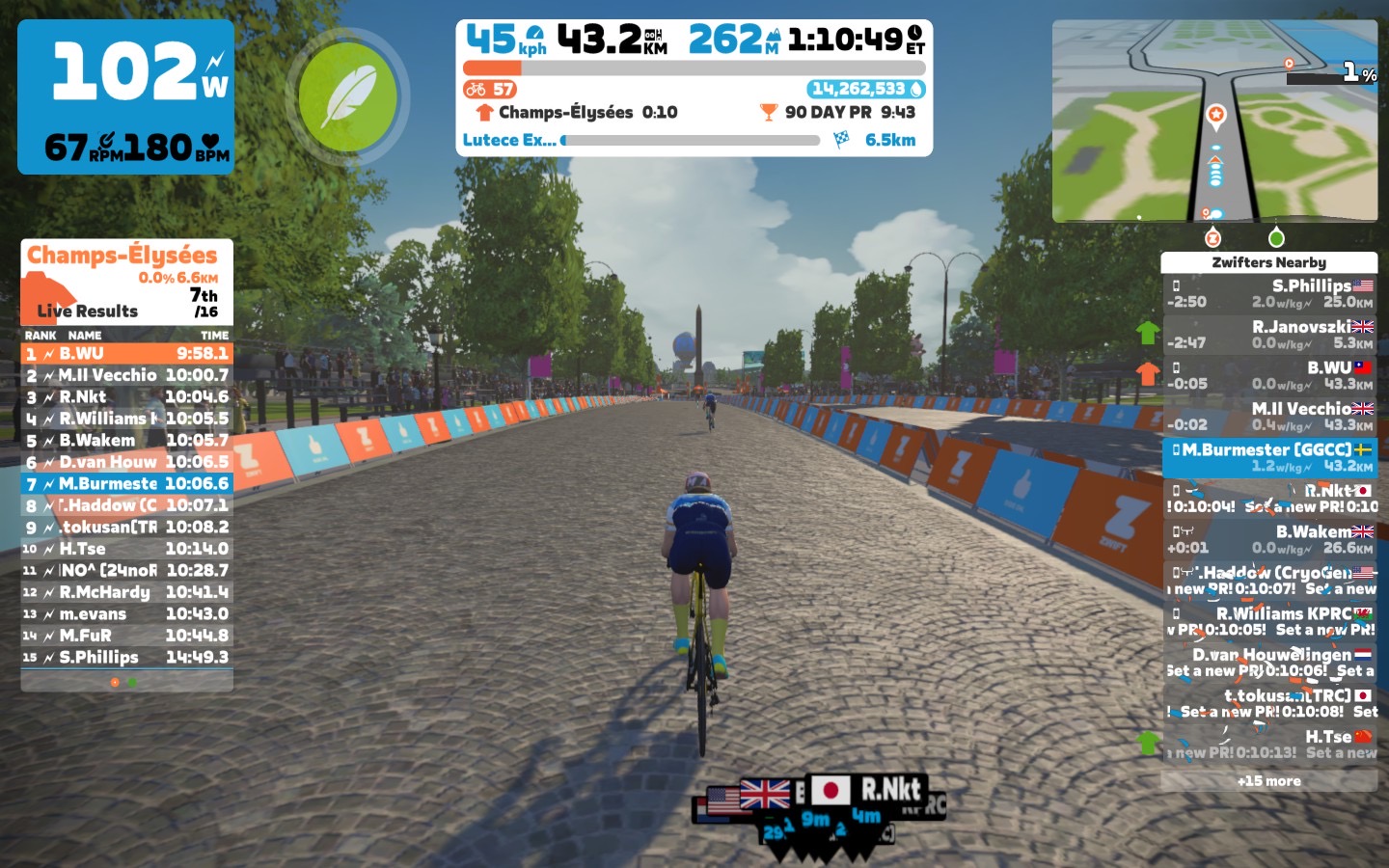Viewport: 1389px width, 868px height.
Task: Choose B.WU in the nearby riders list
Action: pos(1268,375)
